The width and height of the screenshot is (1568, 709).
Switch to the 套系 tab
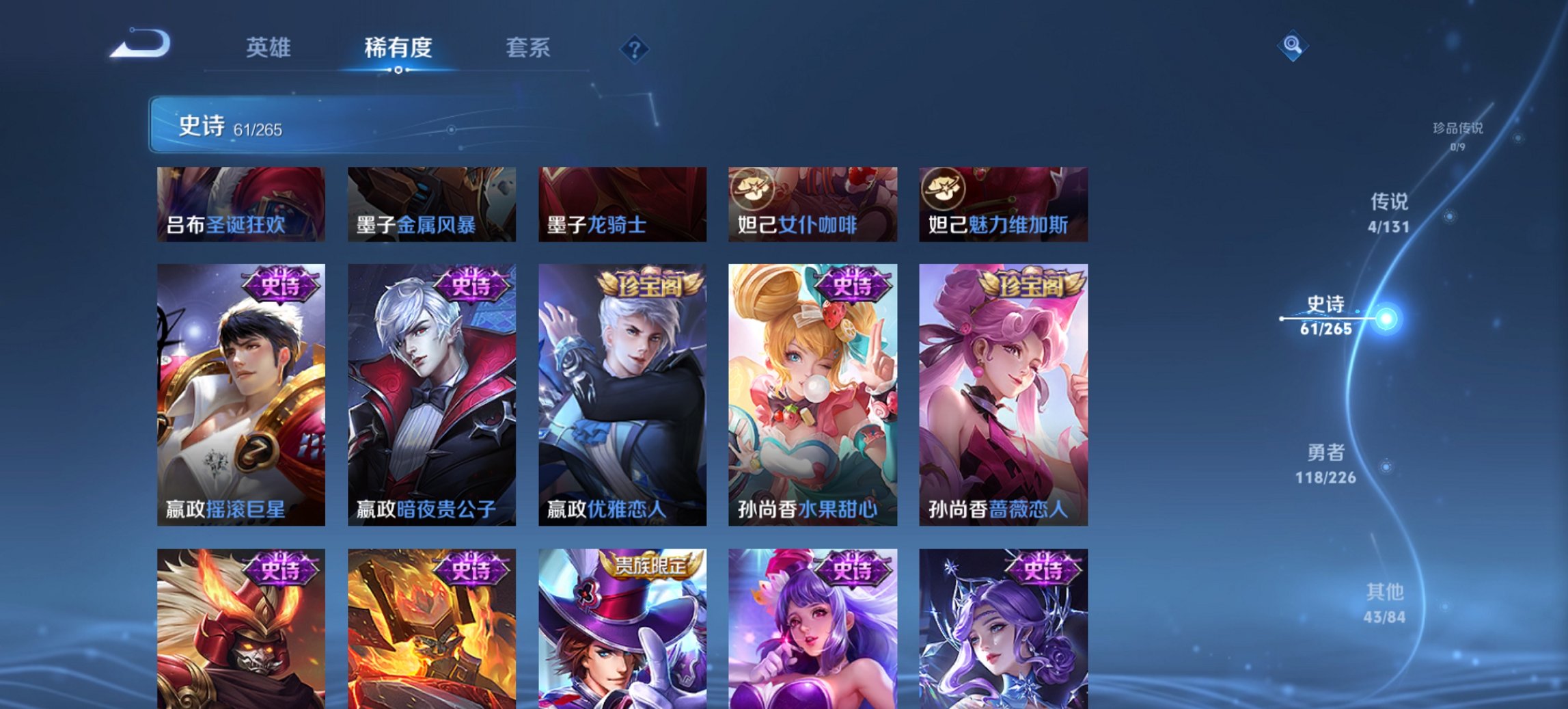click(x=528, y=49)
